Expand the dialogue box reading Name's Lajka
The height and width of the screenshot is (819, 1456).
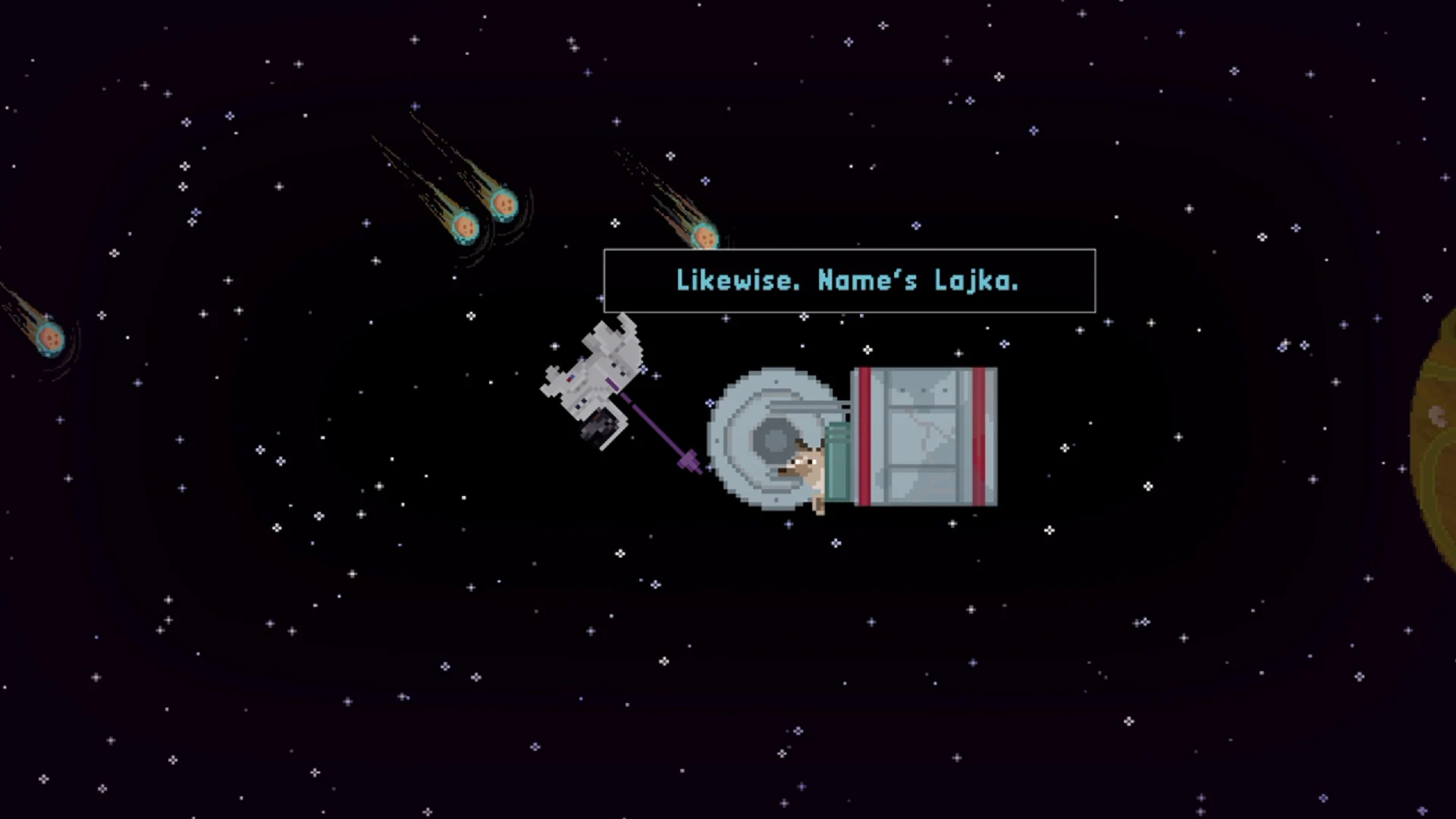tap(848, 281)
